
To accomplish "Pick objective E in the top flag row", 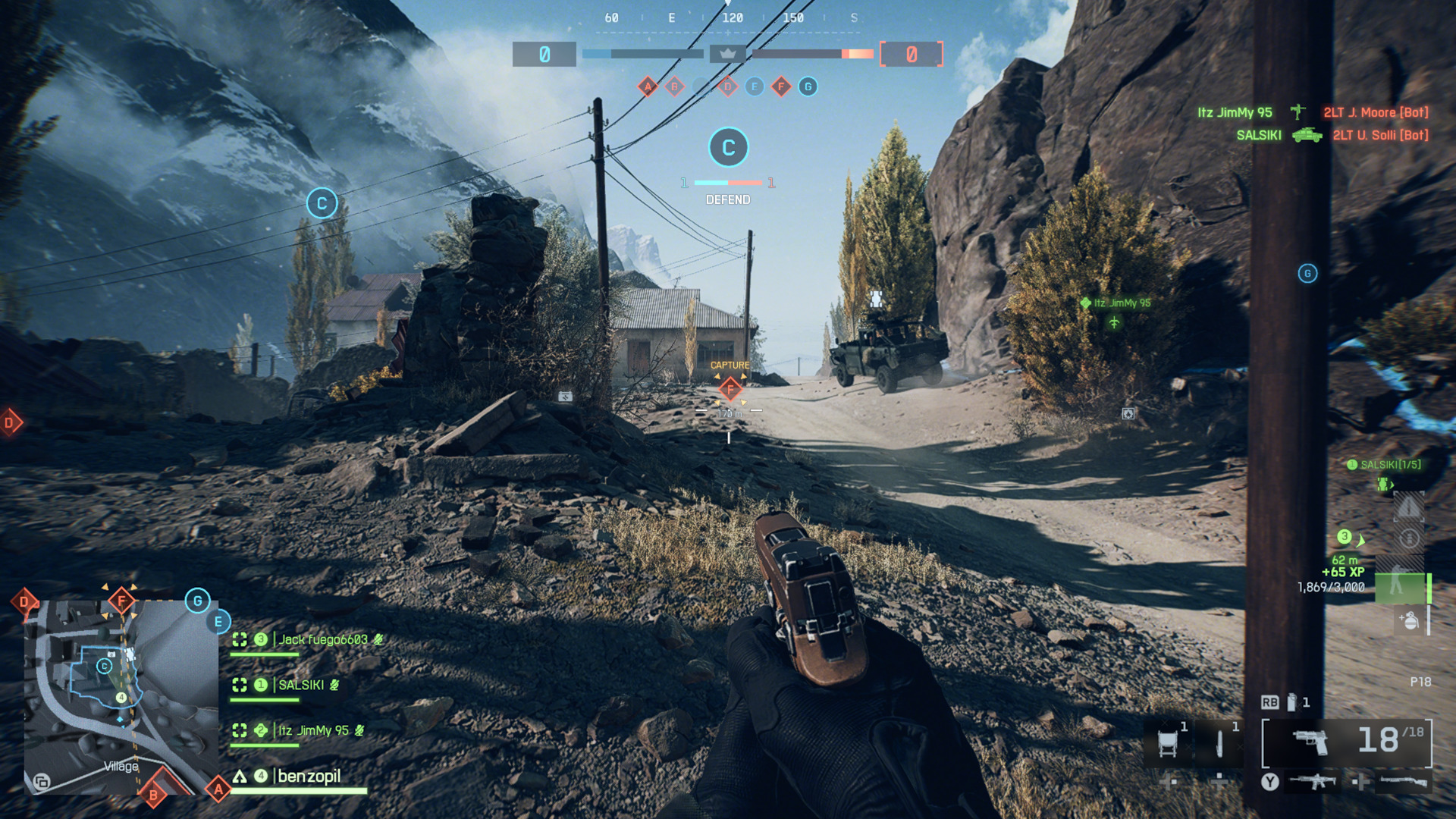I will (x=754, y=86).
